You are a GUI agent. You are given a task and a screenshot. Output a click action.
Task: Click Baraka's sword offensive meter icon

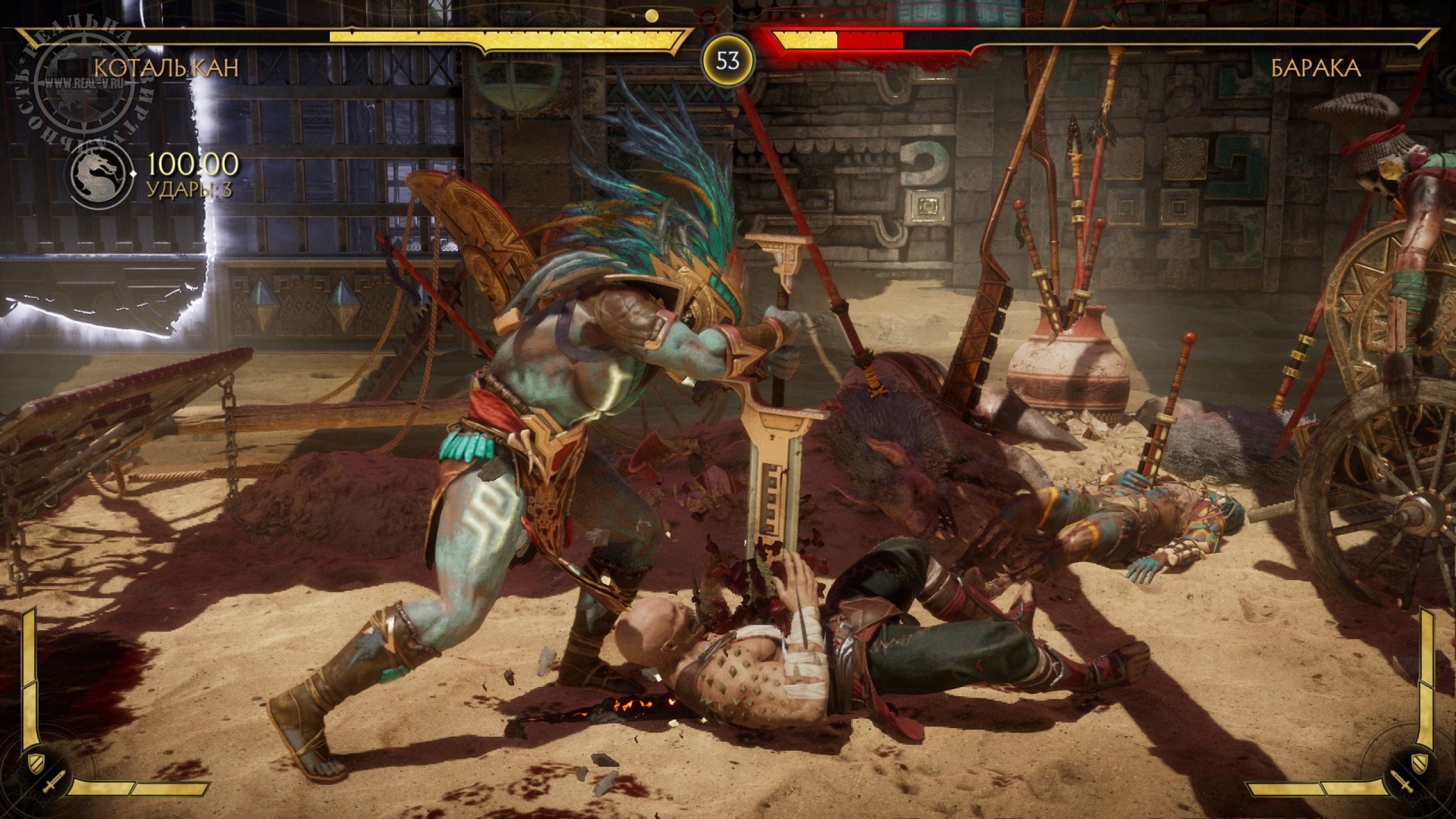click(x=1404, y=785)
